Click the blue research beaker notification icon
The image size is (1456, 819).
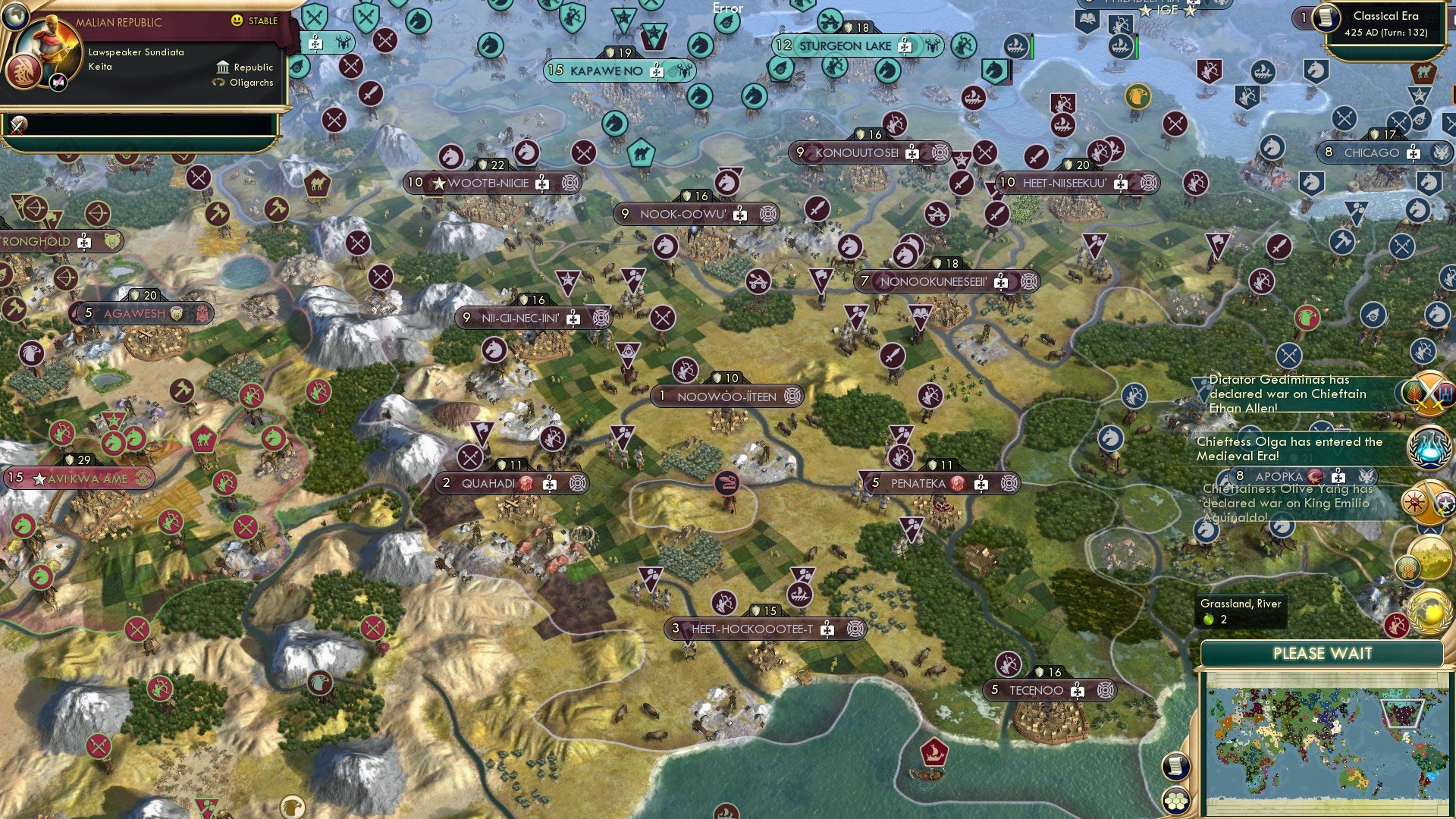pos(1428,446)
